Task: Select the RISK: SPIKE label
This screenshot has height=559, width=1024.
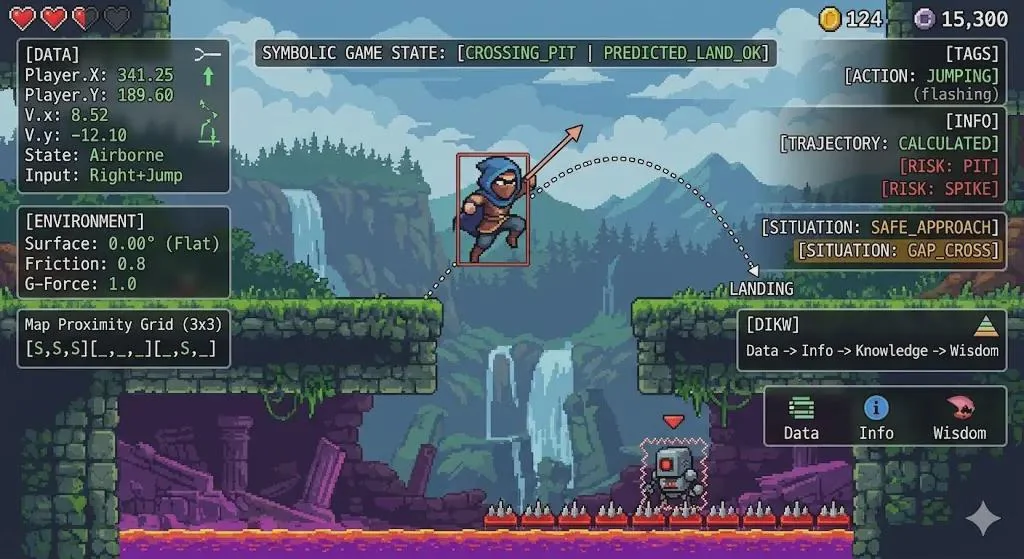Action: [940, 188]
